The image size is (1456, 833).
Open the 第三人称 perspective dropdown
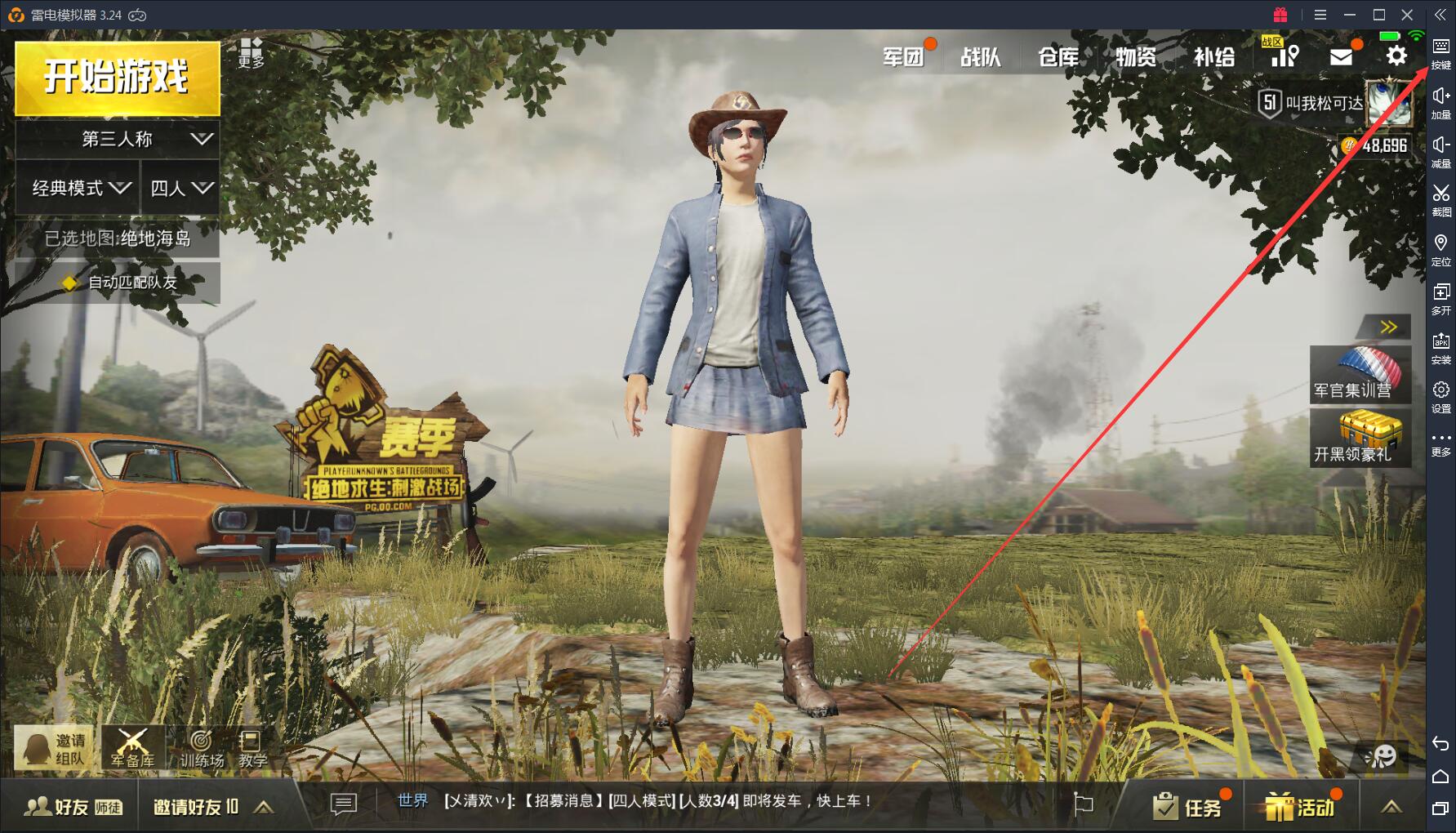[118, 140]
